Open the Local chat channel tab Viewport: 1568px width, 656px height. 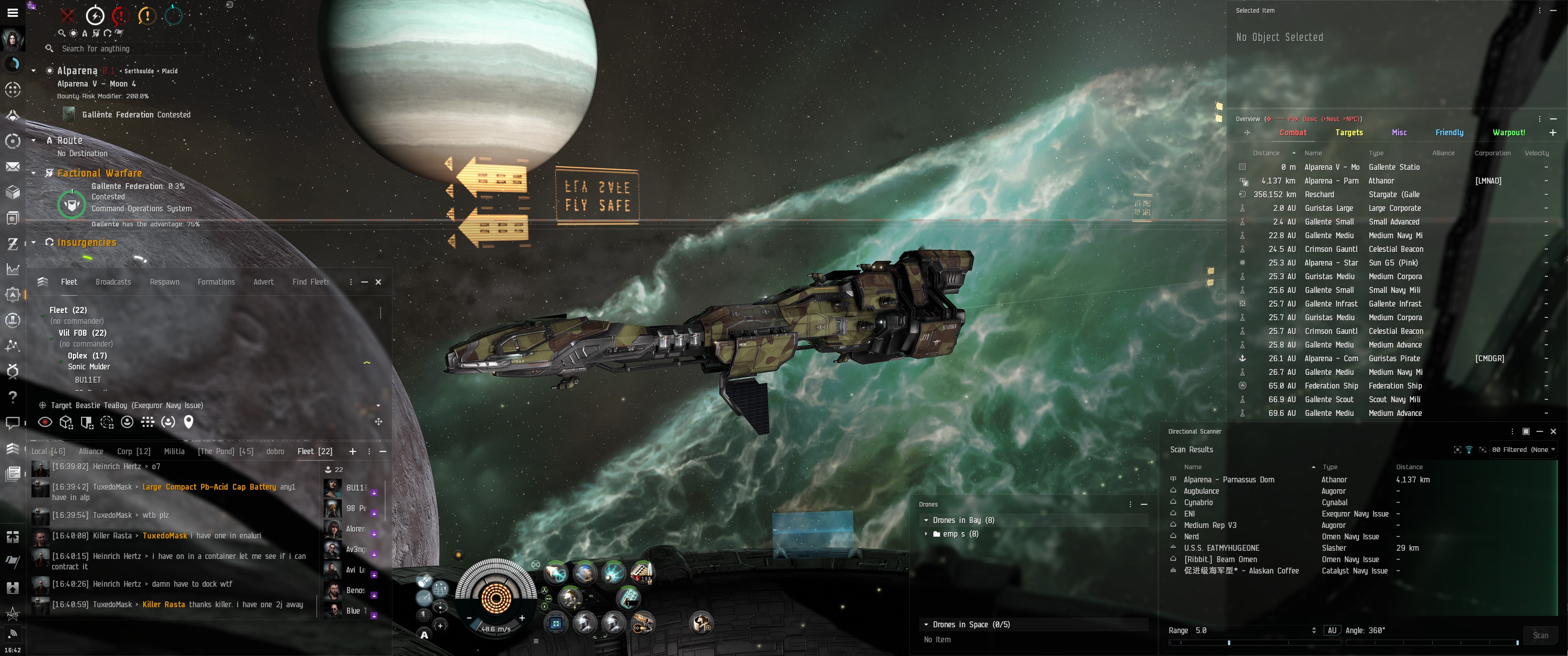pos(48,451)
